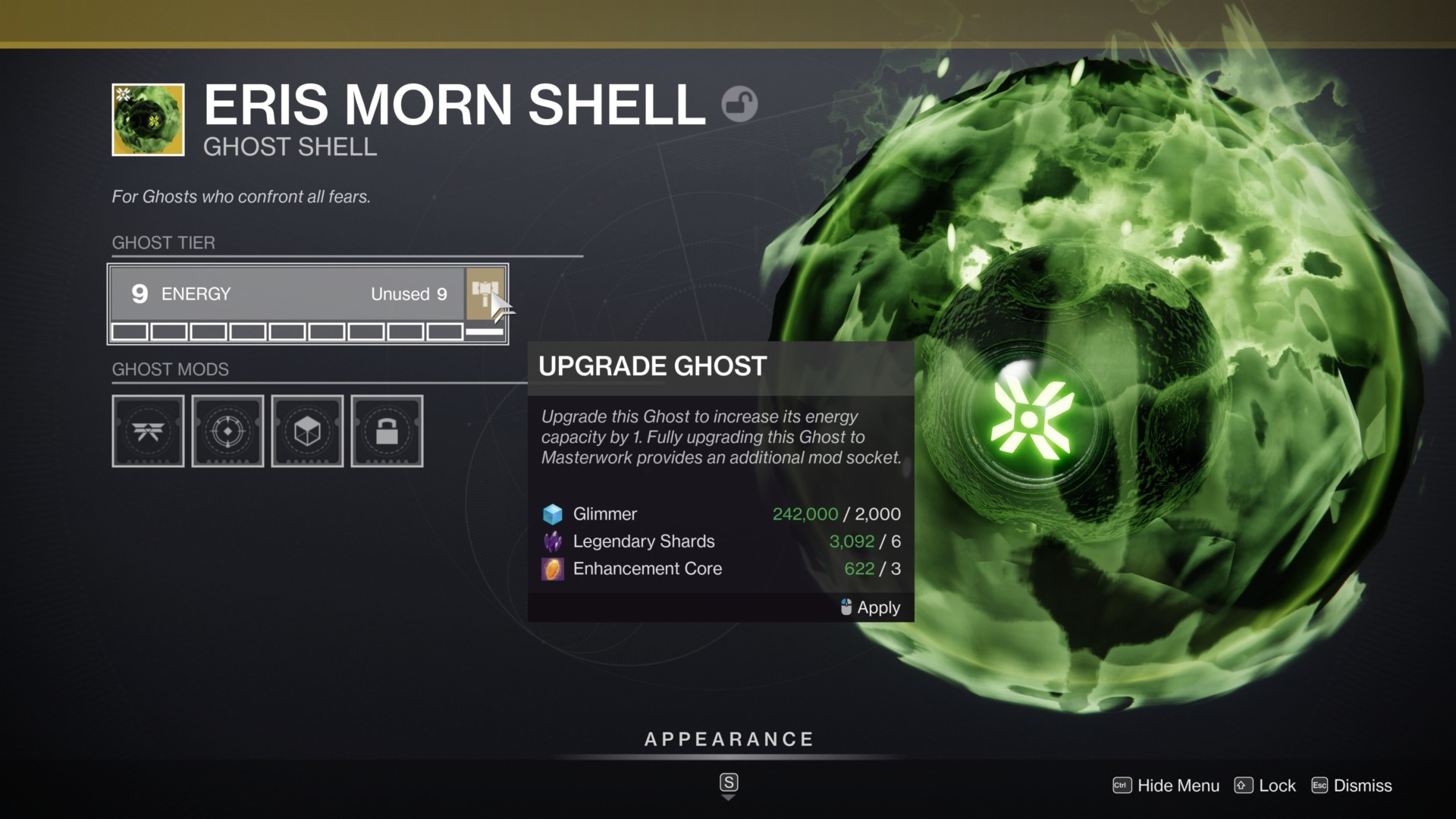Dismiss the item details screen

point(1361,786)
